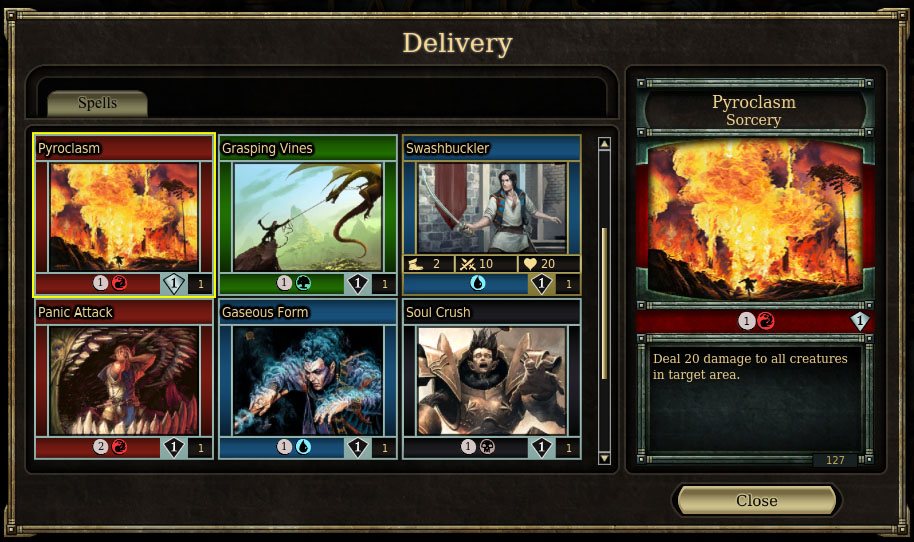Click the card list scroll-down arrow

pos(604,458)
